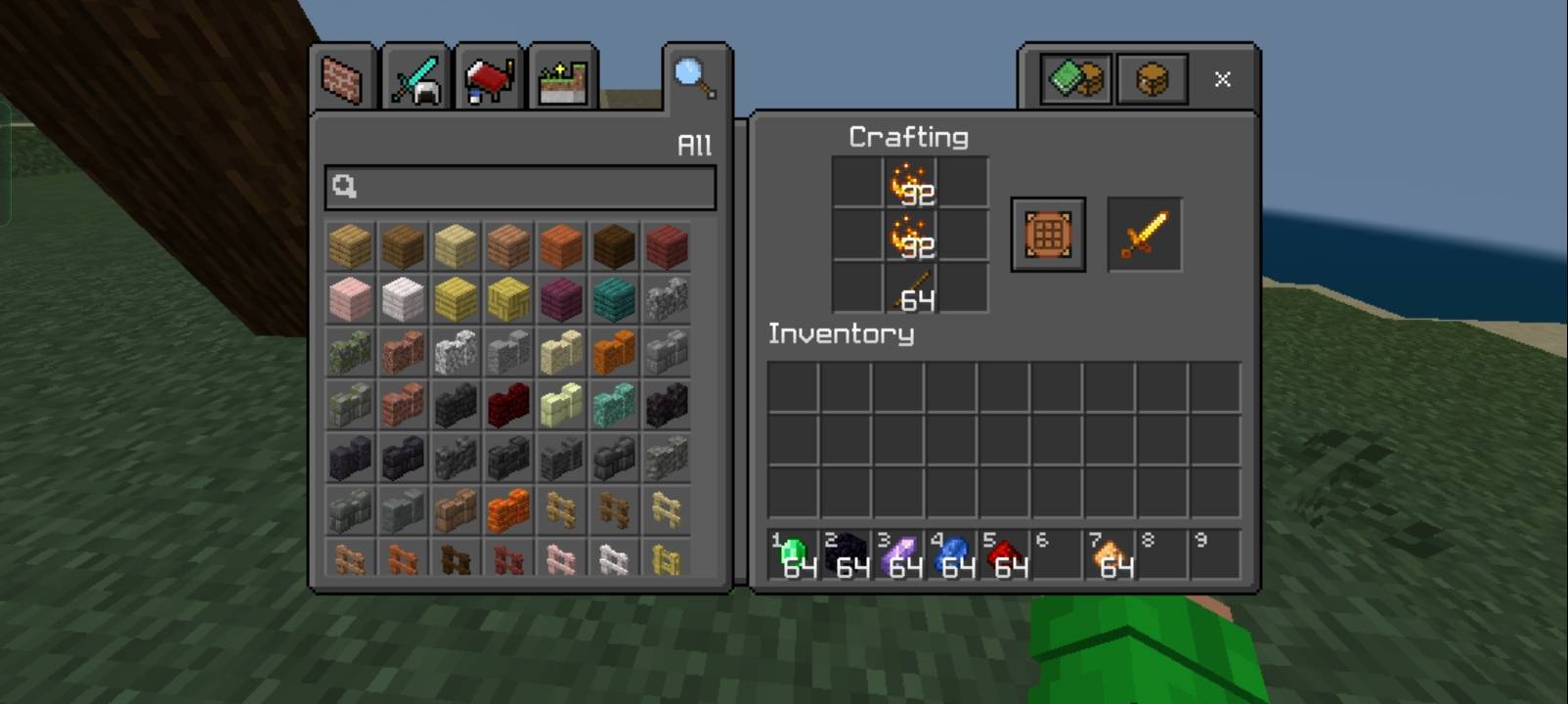Switch to the Crafting section header

point(907,137)
